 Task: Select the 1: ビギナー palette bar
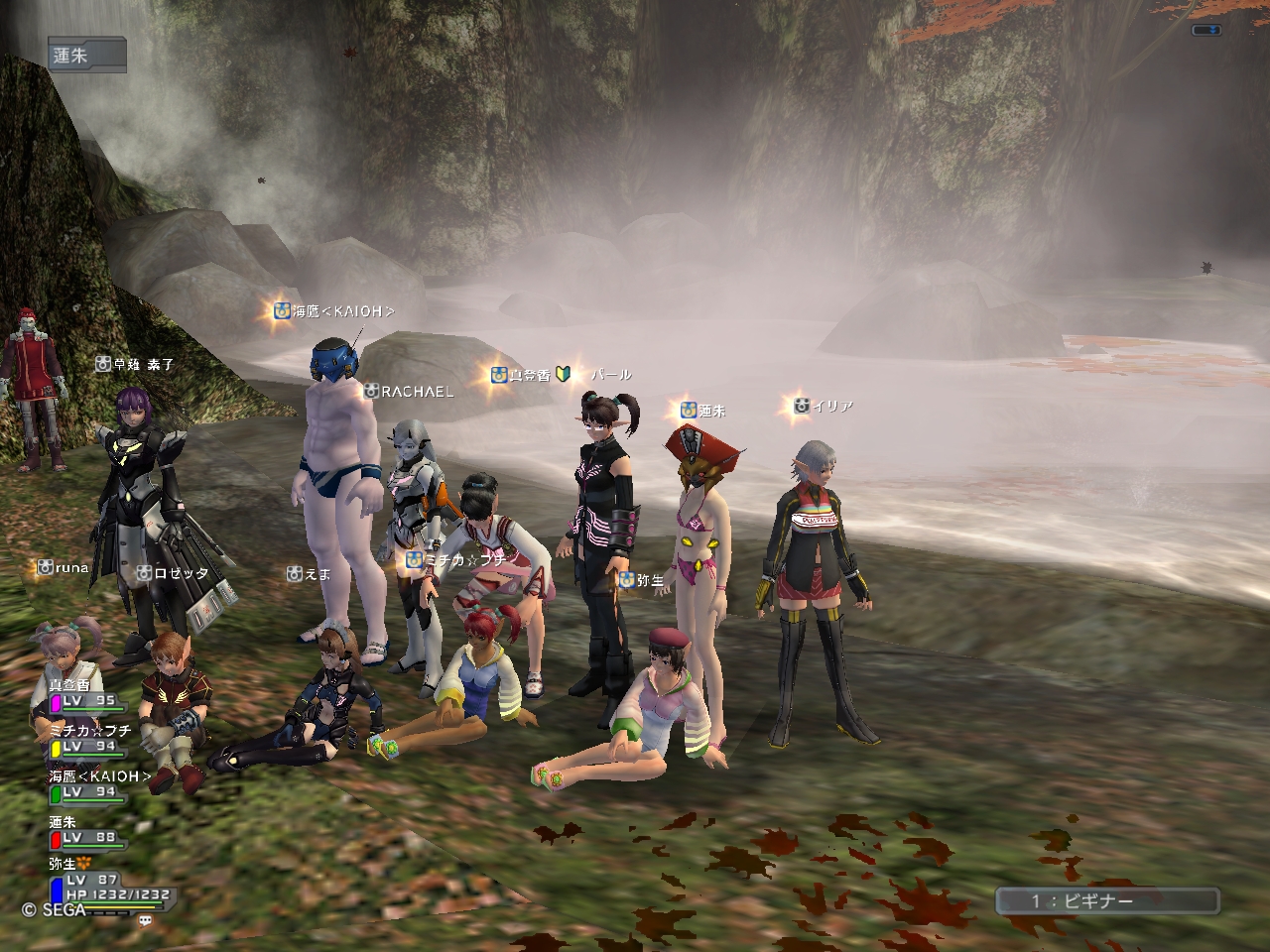1107,900
